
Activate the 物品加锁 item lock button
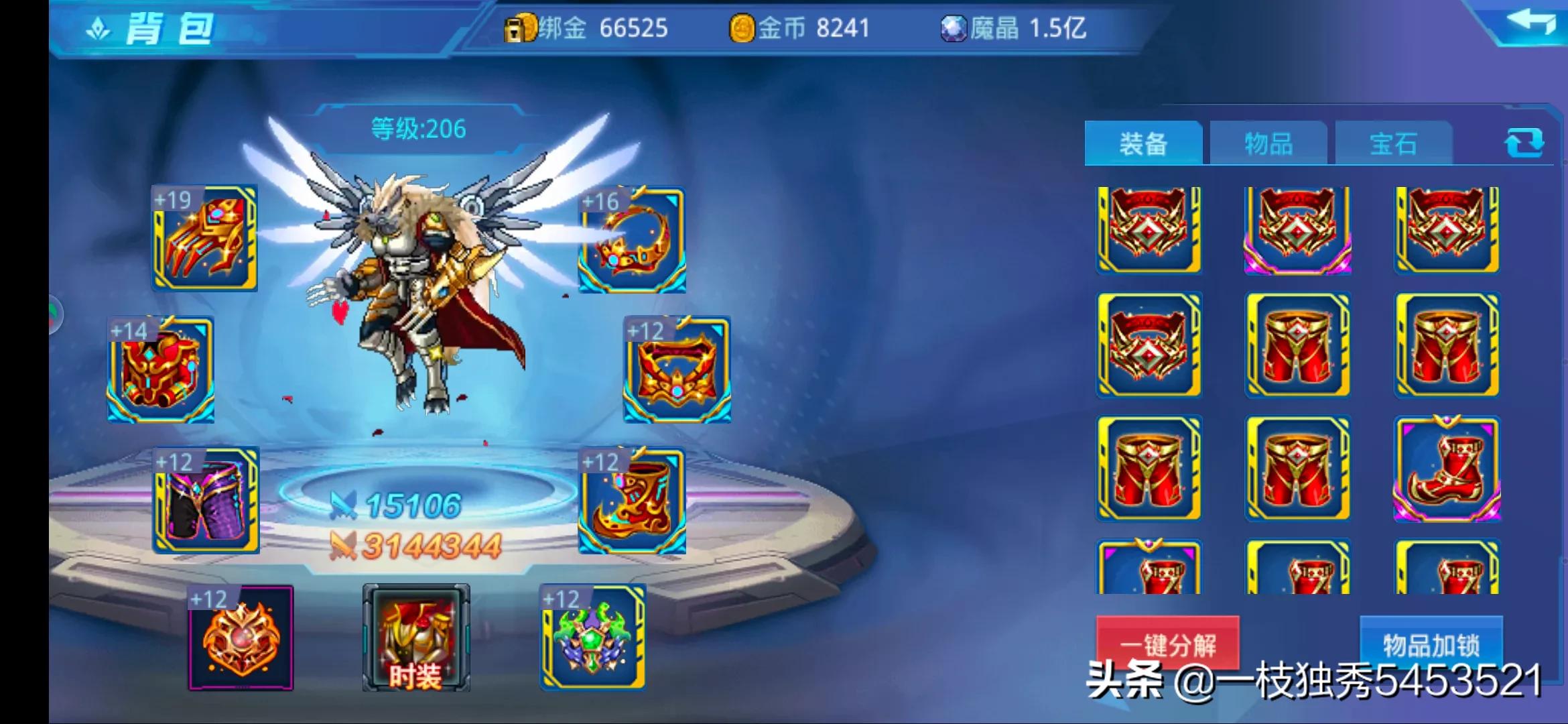pos(1431,644)
